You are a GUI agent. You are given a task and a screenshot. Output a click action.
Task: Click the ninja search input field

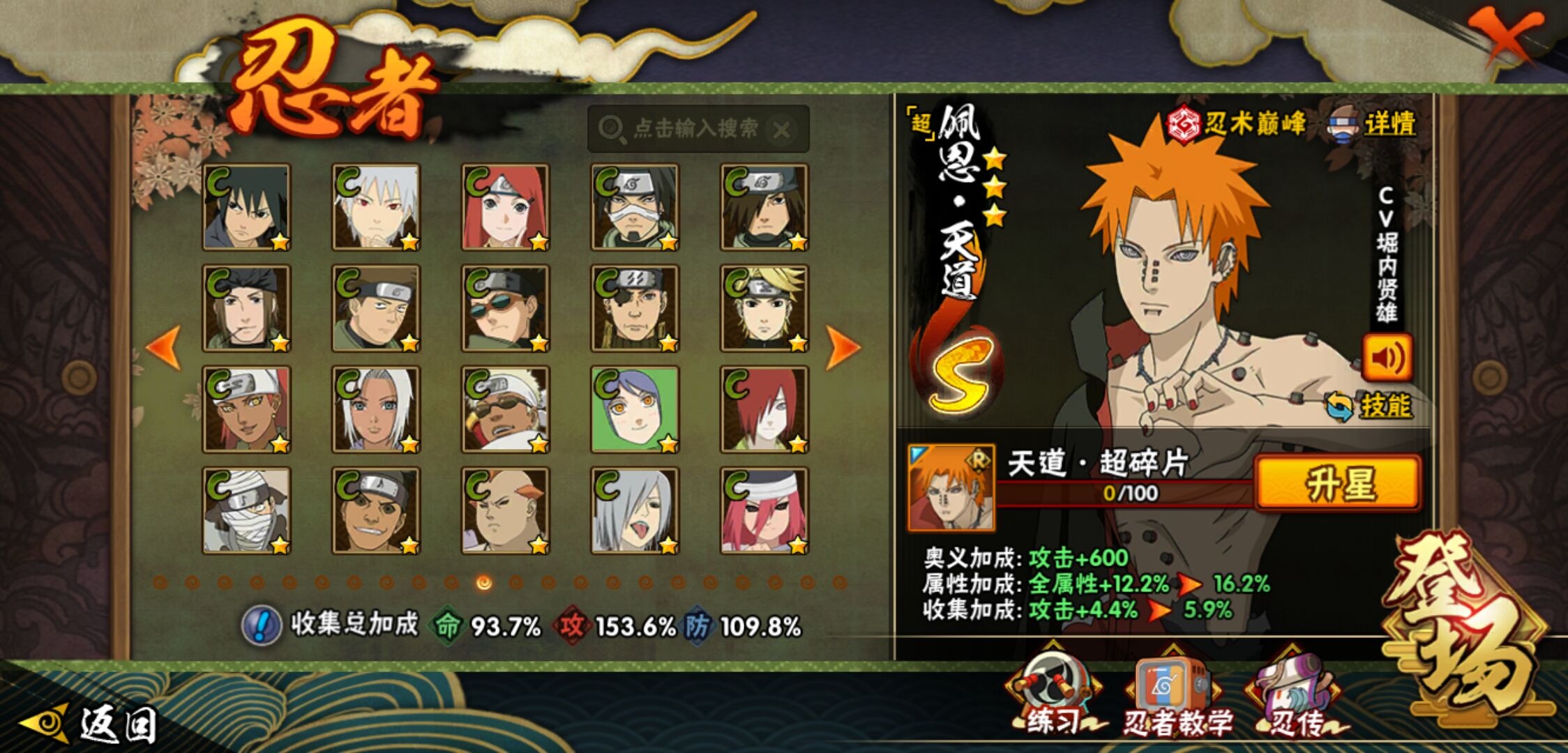(687, 129)
